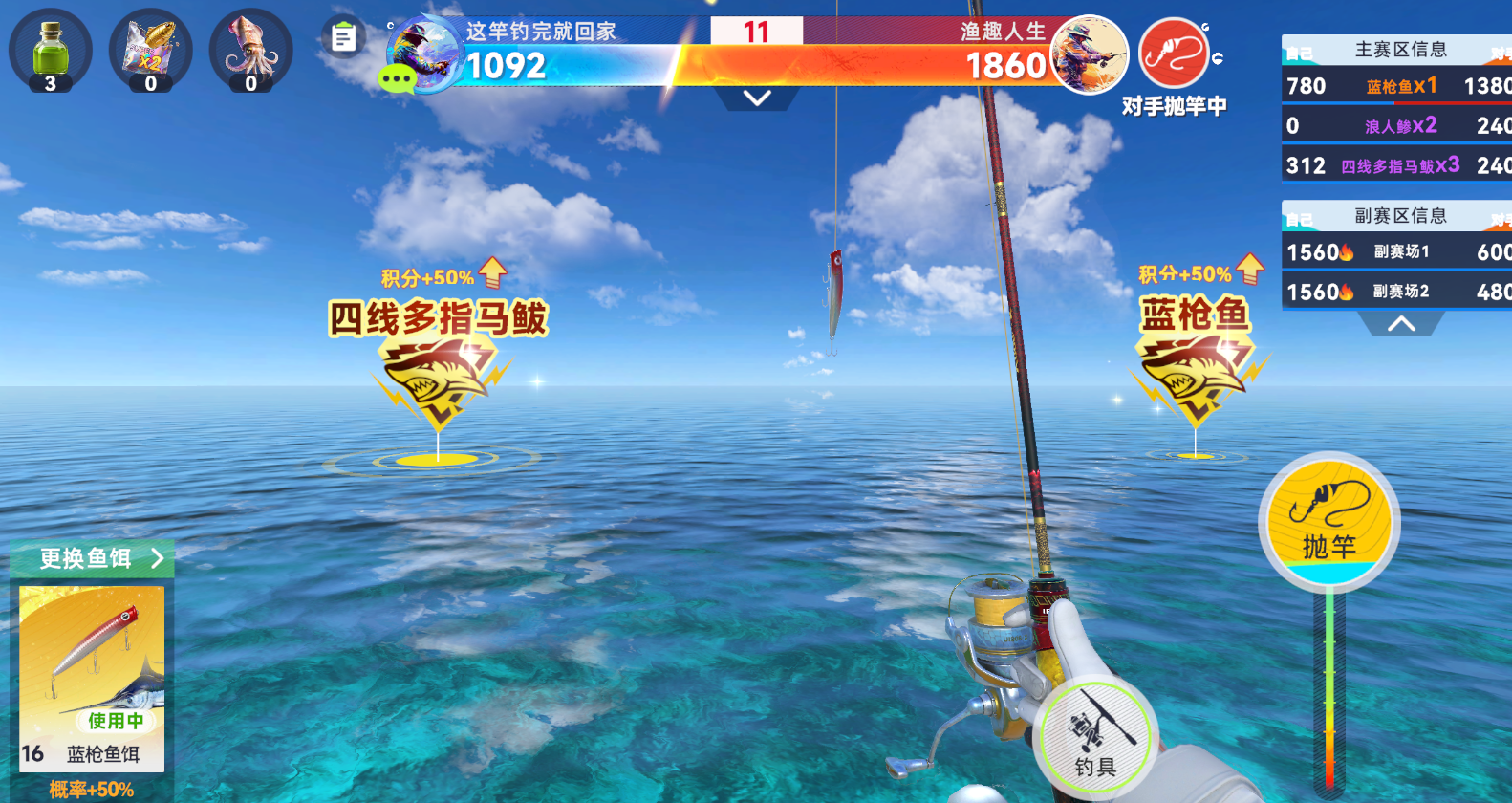Open the 更换鱼饵 change bait panel
The height and width of the screenshot is (803, 1512).
pyautogui.click(x=93, y=558)
